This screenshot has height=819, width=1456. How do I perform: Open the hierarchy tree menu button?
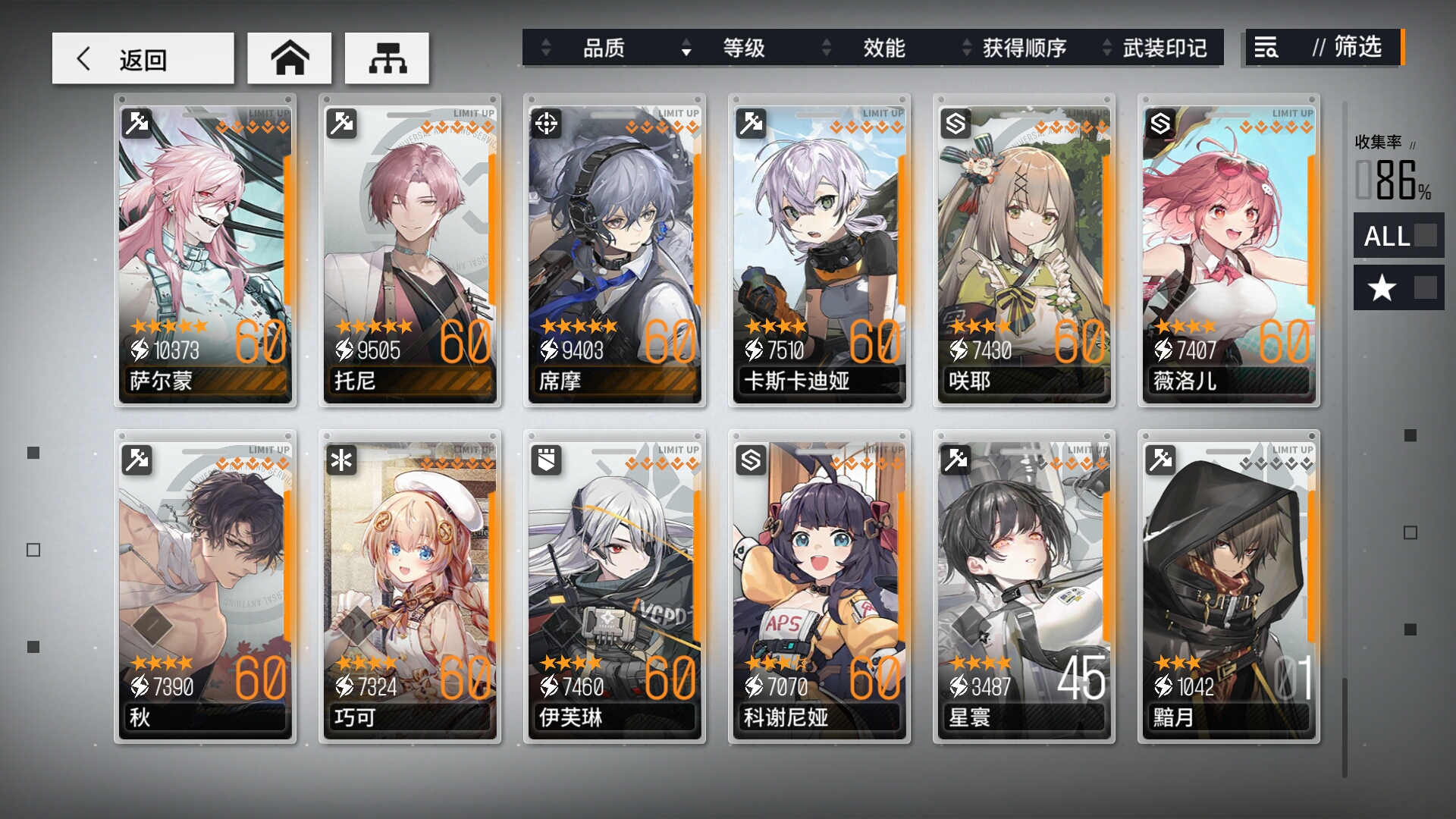click(x=387, y=58)
